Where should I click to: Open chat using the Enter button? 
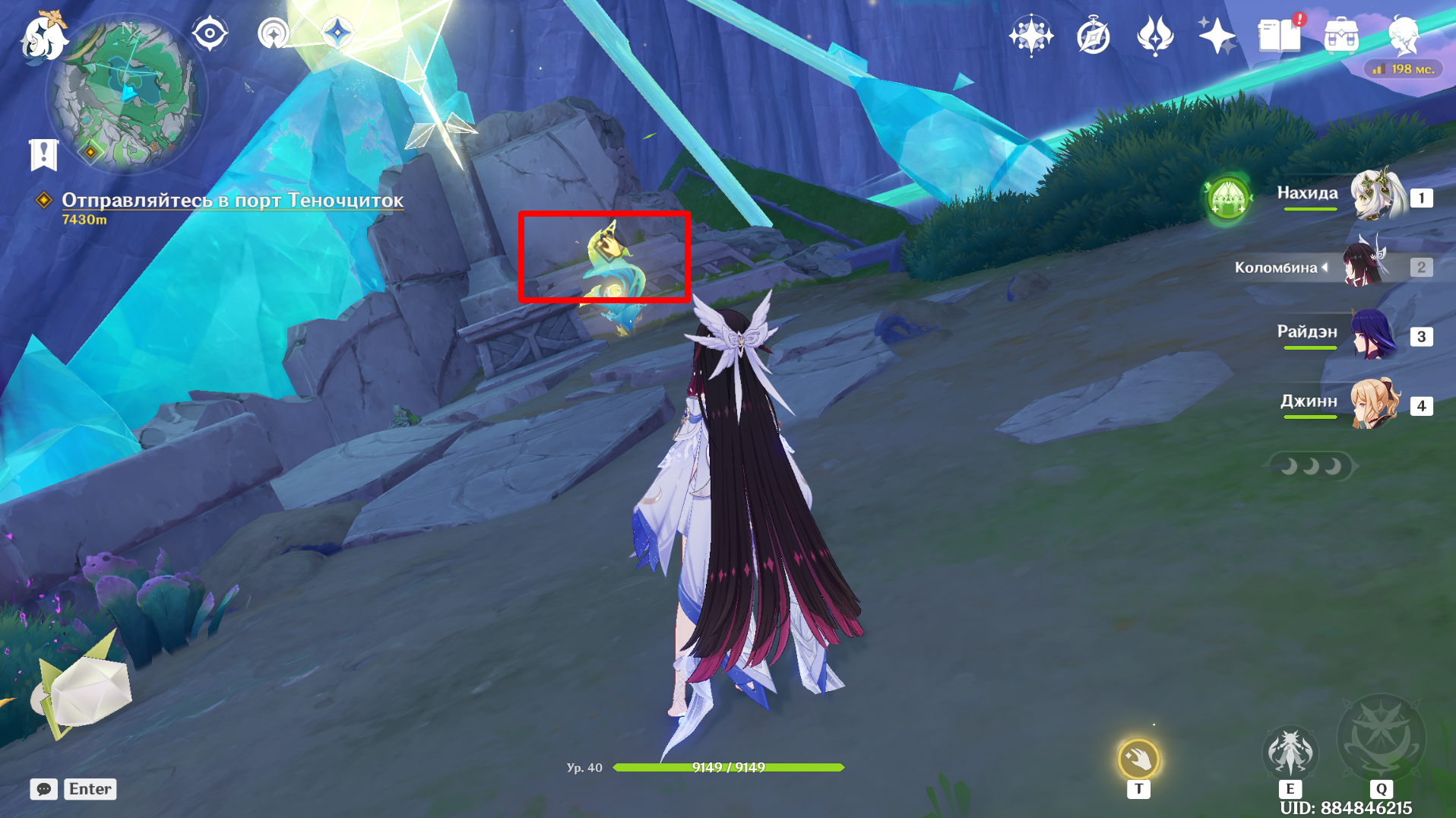pyautogui.click(x=90, y=789)
